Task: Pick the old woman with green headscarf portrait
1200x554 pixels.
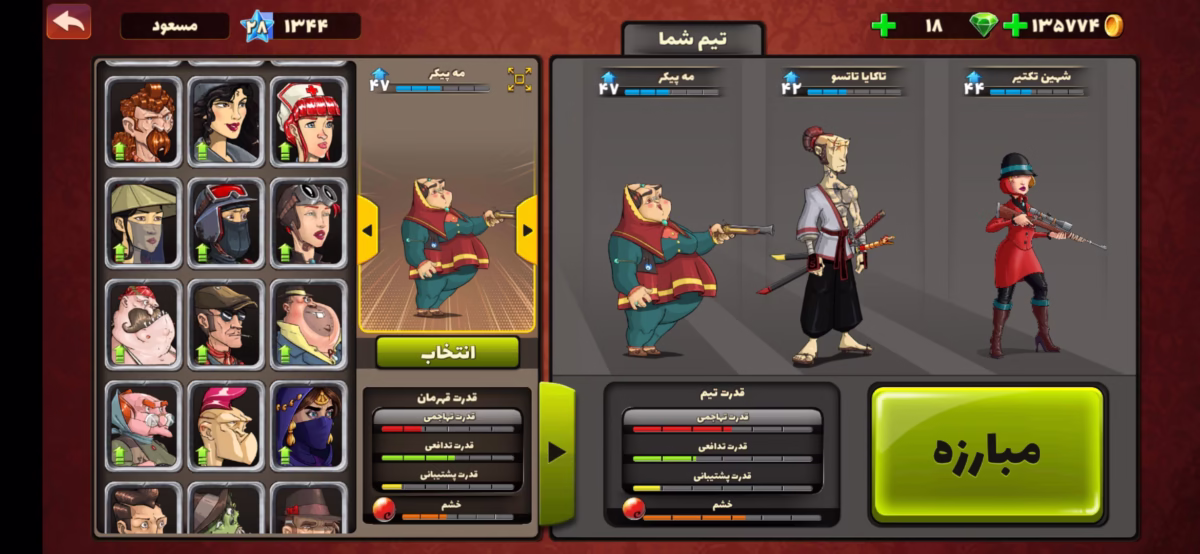Action: 143,425
